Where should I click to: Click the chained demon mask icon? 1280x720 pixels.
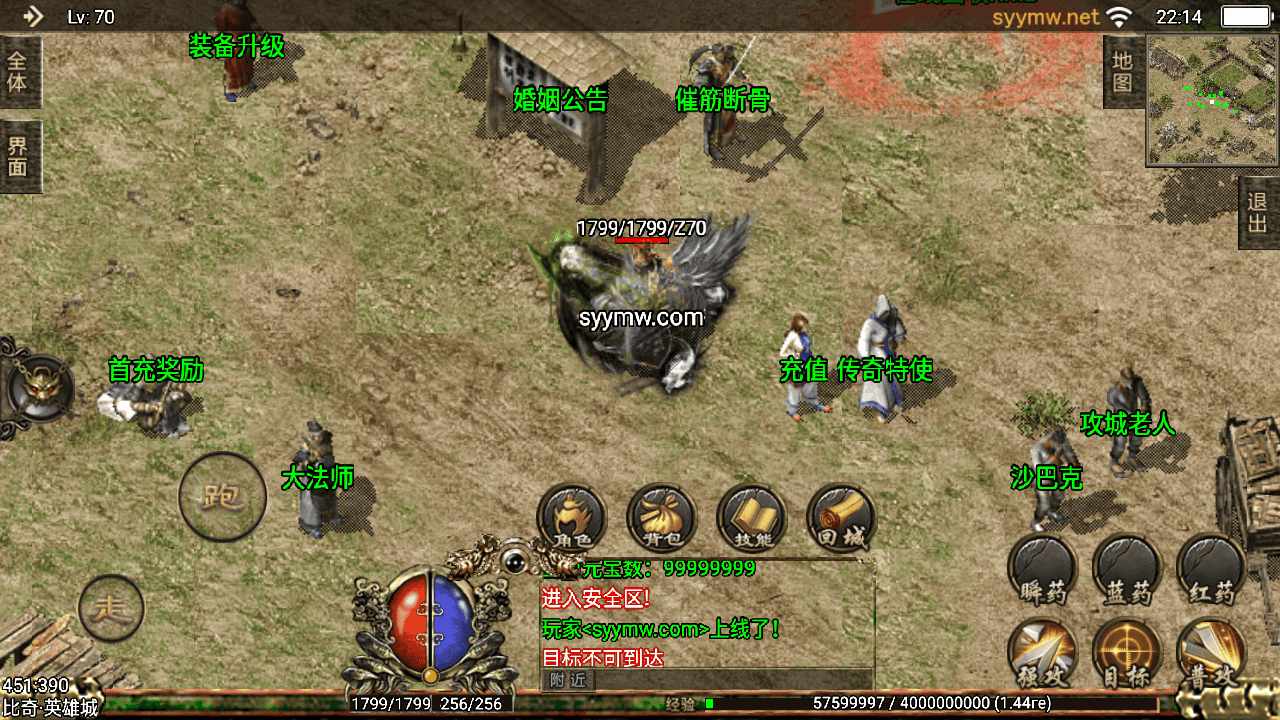(38, 389)
